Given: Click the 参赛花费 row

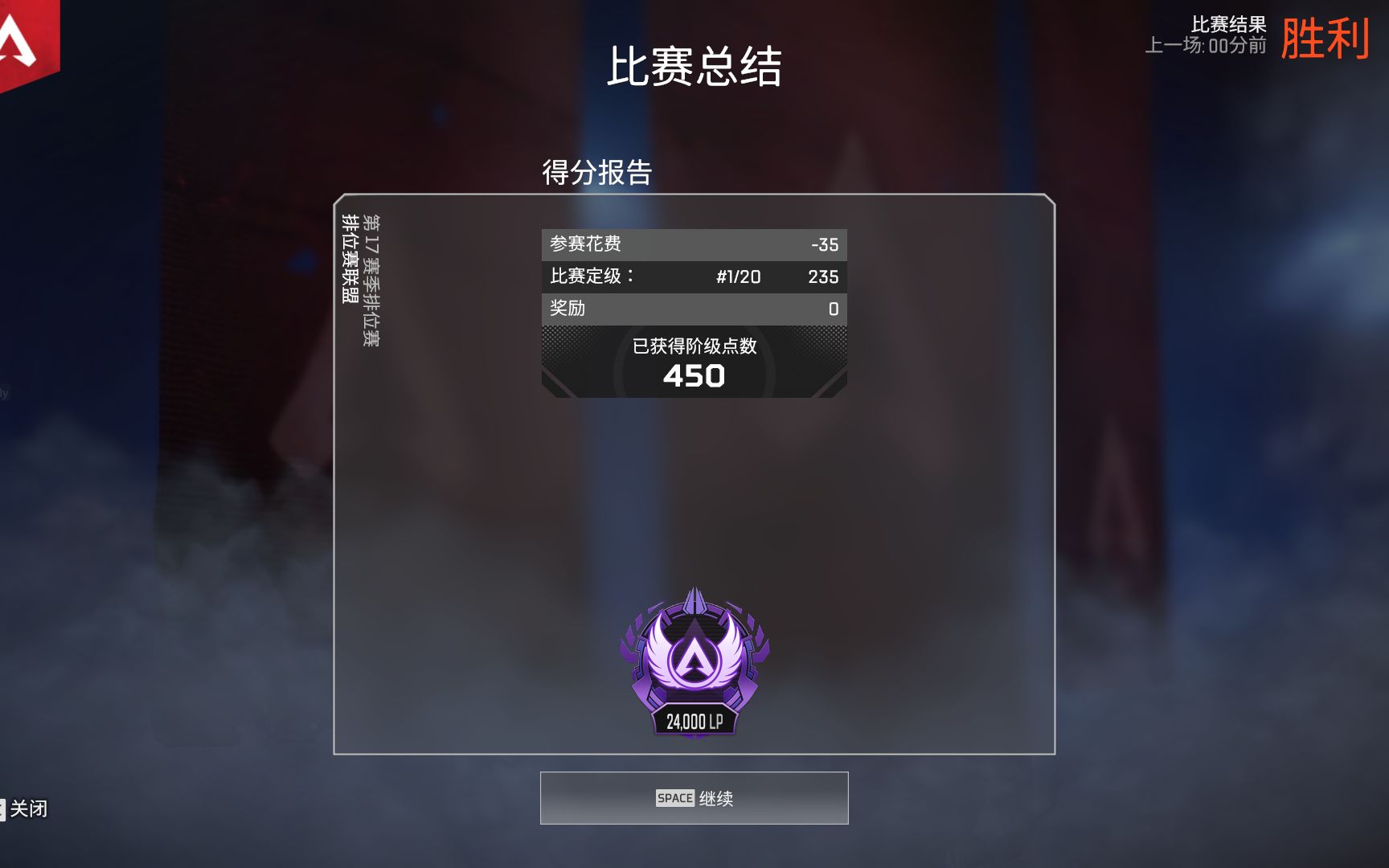Looking at the screenshot, I should pos(694,244).
